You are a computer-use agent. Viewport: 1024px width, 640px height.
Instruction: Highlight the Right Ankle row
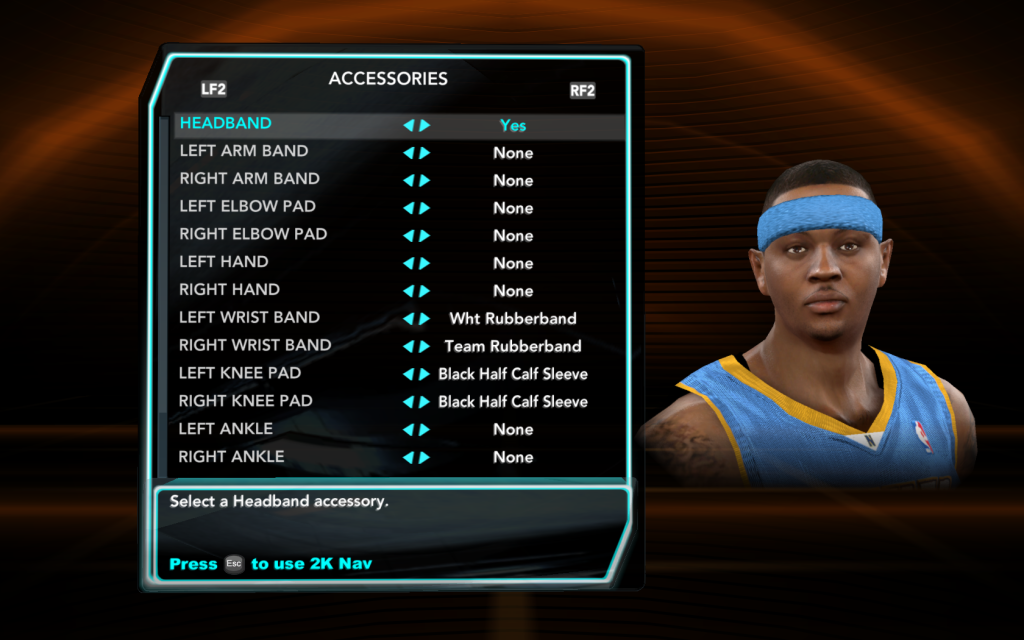[231, 457]
